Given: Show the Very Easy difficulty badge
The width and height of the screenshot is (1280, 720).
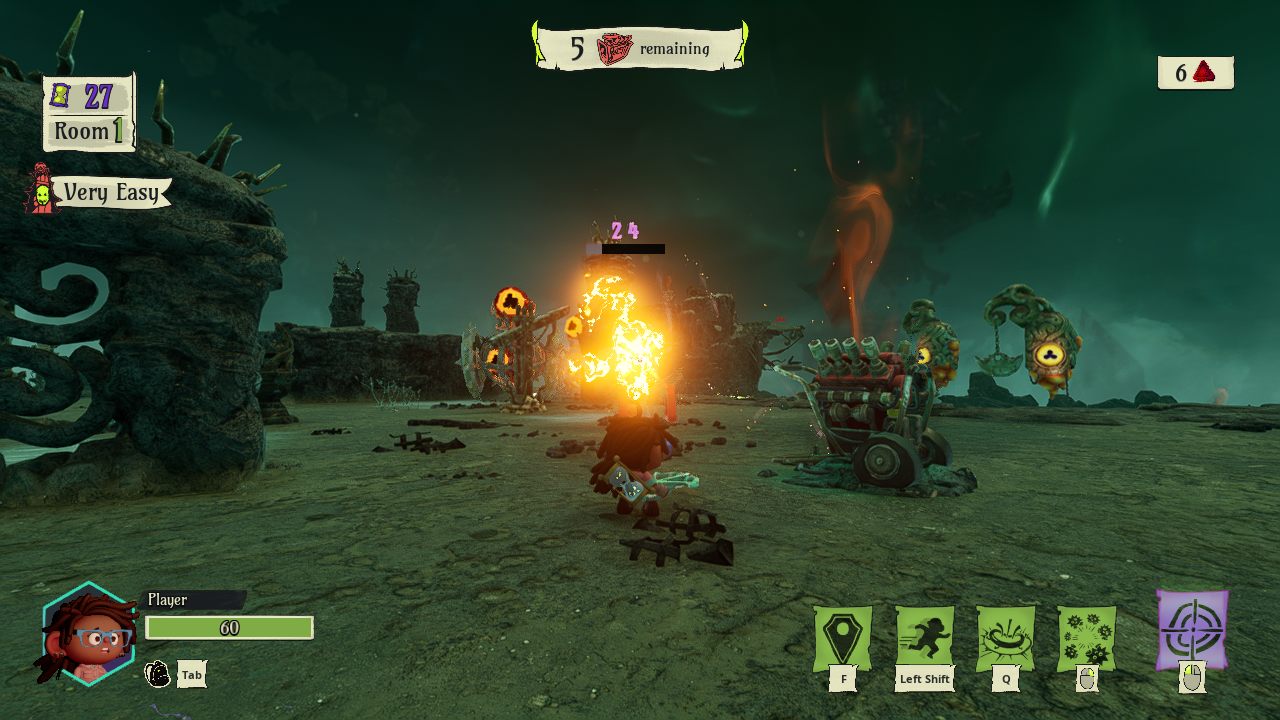Looking at the screenshot, I should point(100,192).
